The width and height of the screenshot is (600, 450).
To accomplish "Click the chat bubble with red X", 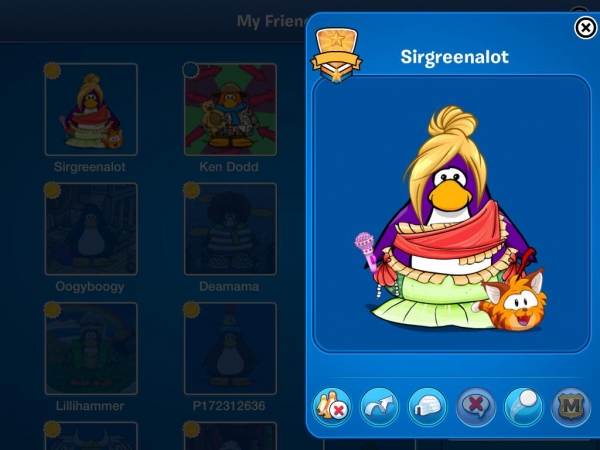I will coord(476,406).
